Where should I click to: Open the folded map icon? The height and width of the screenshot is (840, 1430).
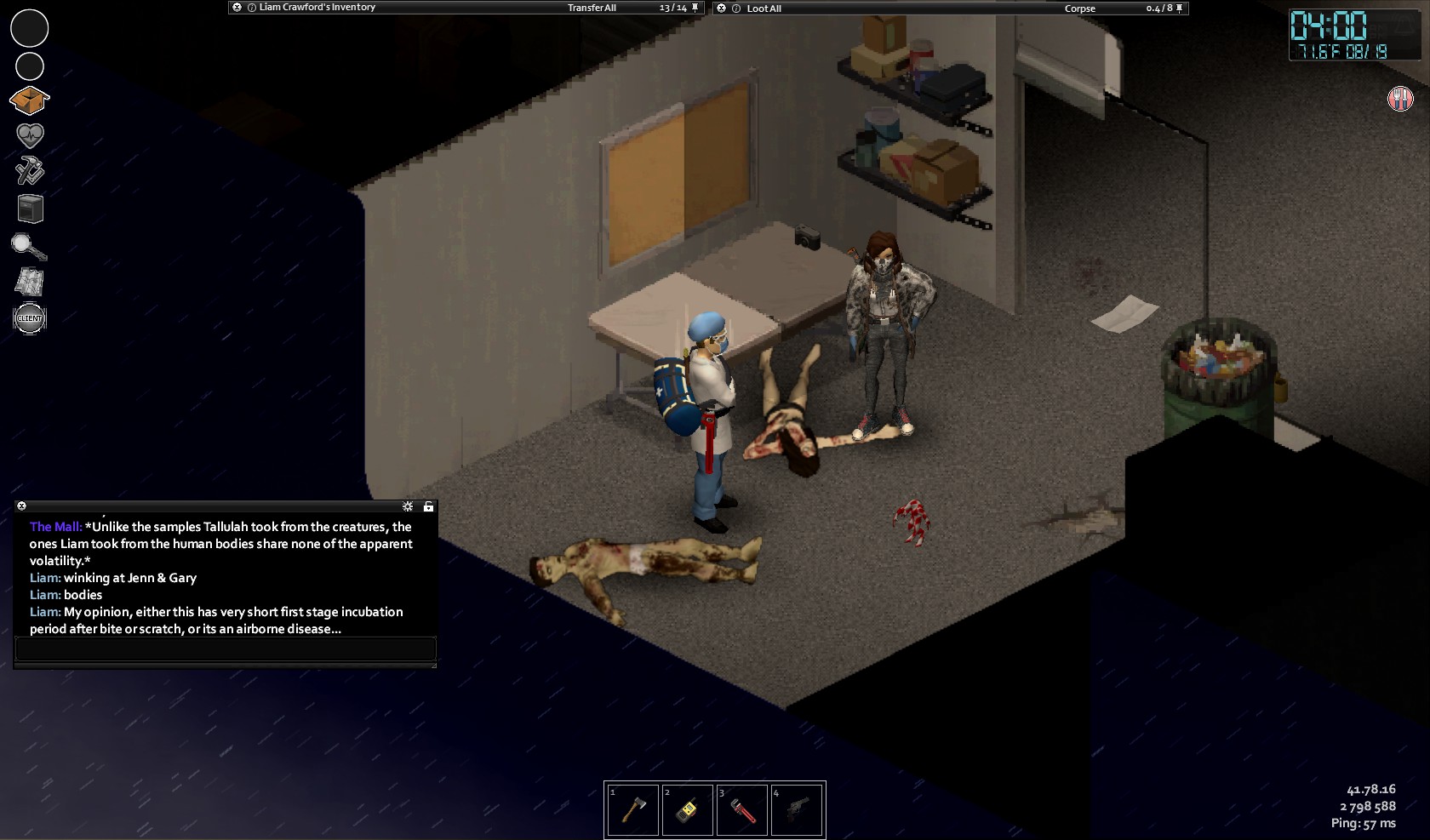pos(30,282)
